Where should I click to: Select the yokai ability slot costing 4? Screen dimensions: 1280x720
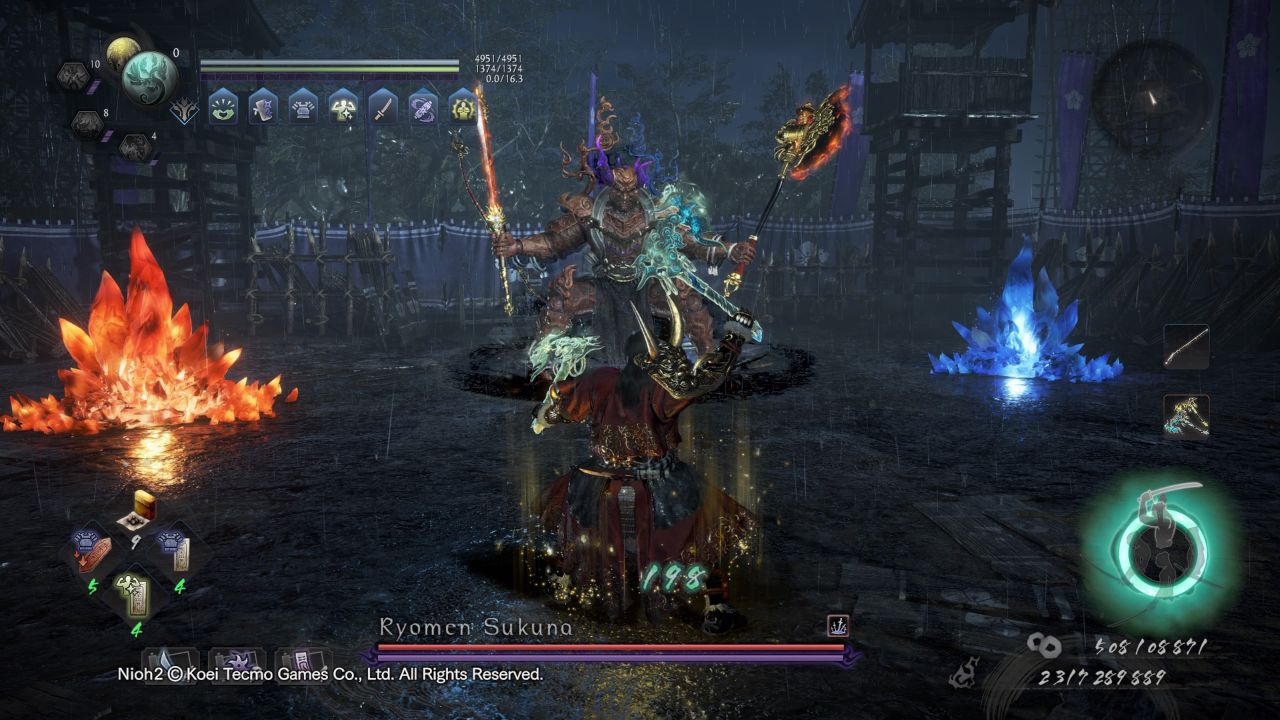(x=135, y=147)
